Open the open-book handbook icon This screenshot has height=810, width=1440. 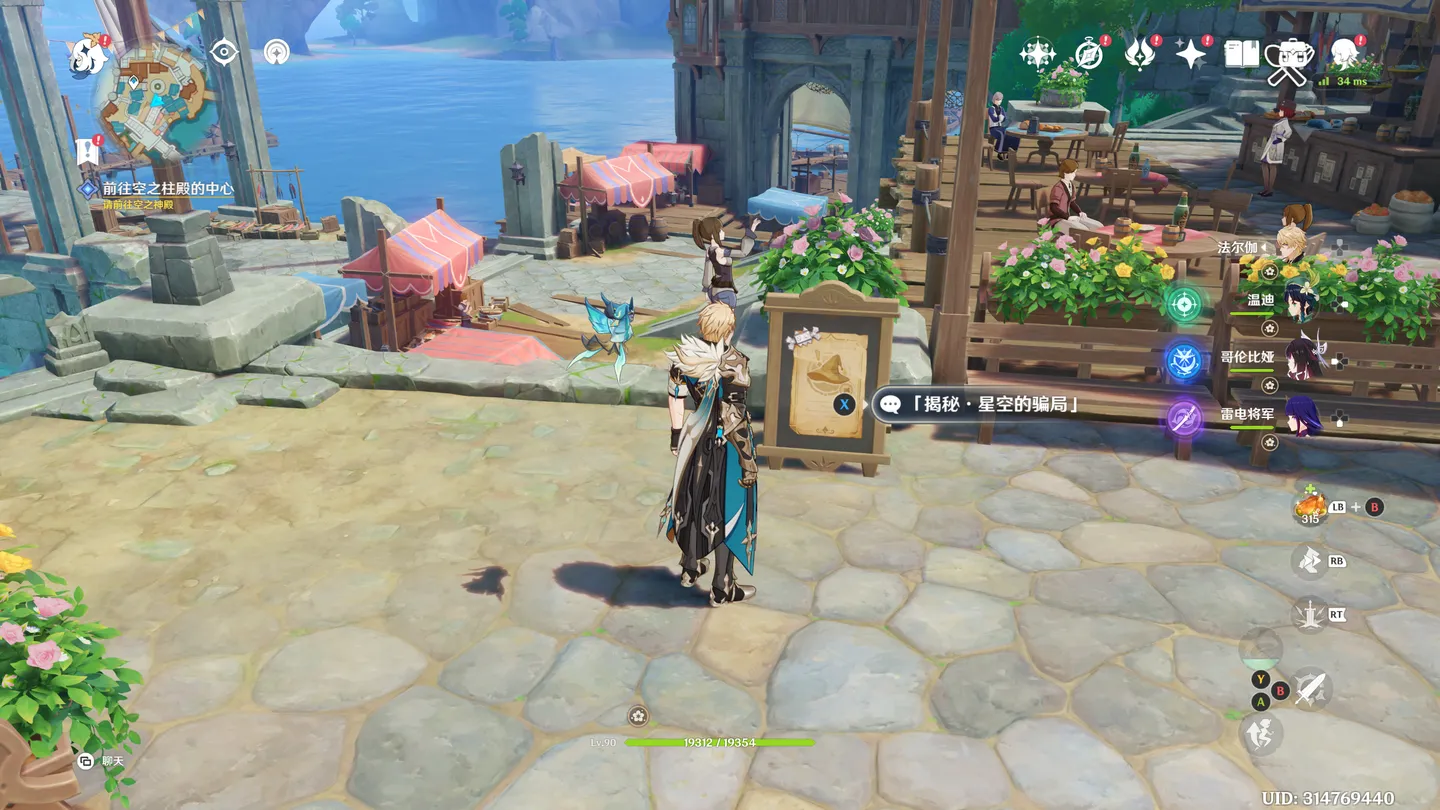coord(1241,54)
